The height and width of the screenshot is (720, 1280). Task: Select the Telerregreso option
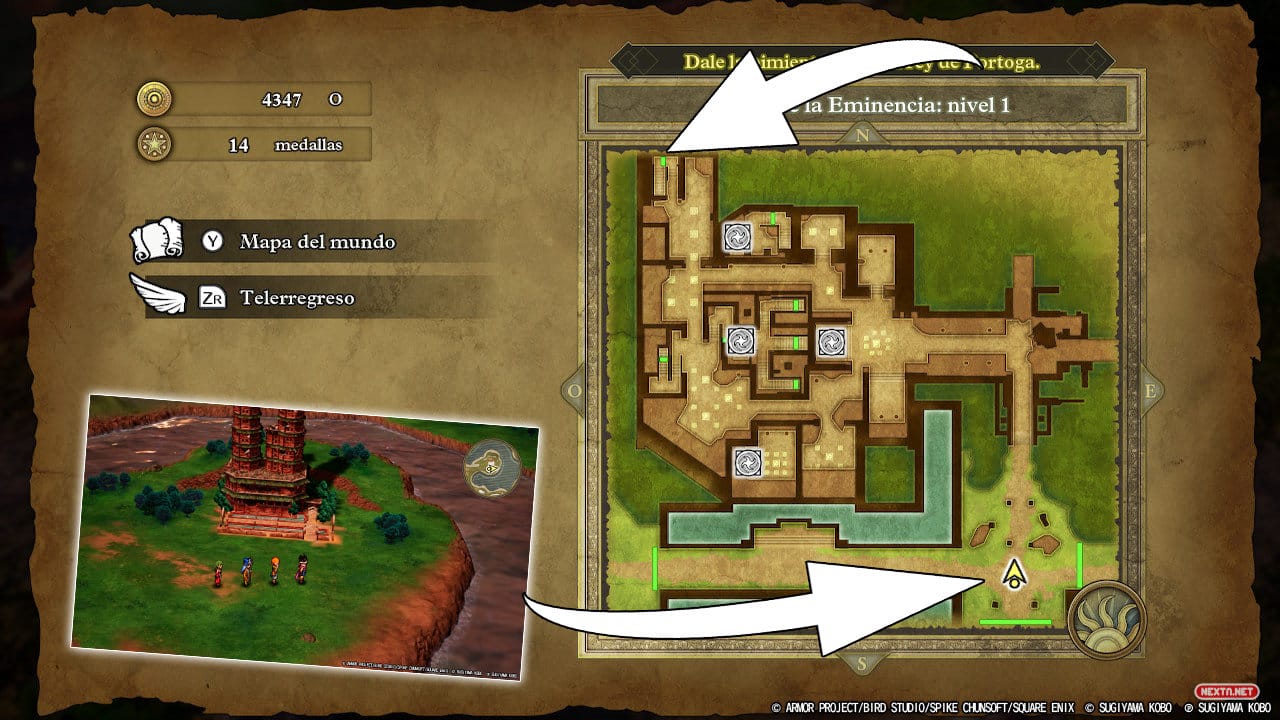click(x=296, y=298)
